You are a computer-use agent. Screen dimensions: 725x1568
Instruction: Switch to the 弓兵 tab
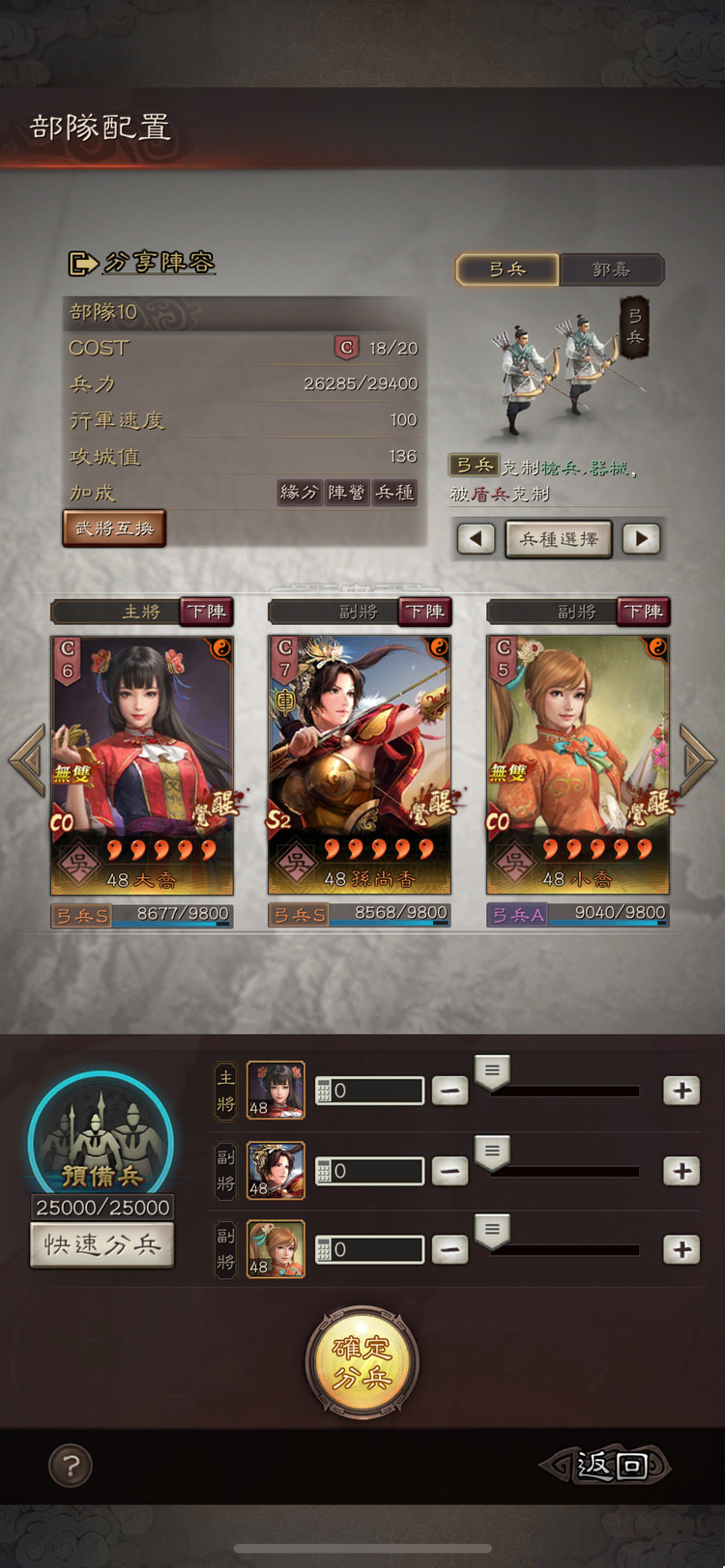click(x=507, y=270)
